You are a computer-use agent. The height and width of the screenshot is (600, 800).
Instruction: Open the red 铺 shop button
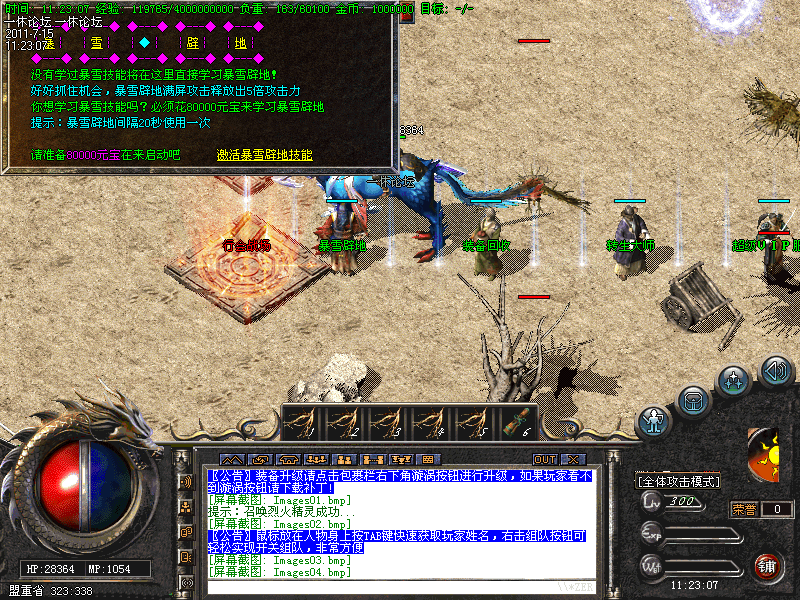[x=768, y=566]
